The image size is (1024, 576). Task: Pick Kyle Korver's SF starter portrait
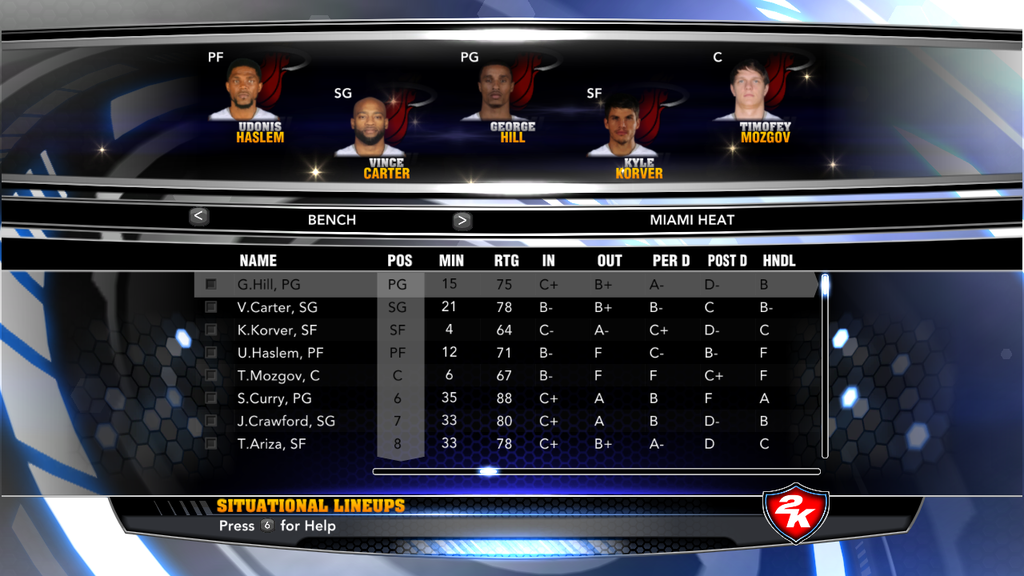pos(622,127)
